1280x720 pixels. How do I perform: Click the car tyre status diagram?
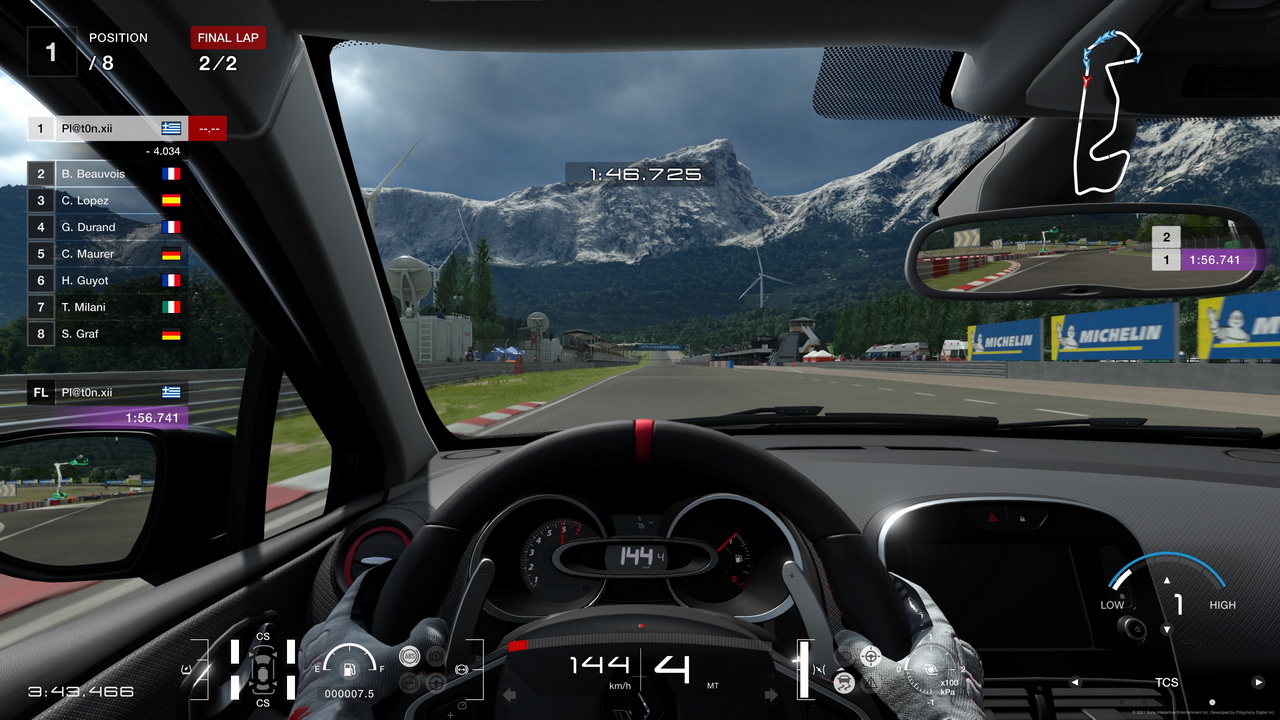pos(263,669)
